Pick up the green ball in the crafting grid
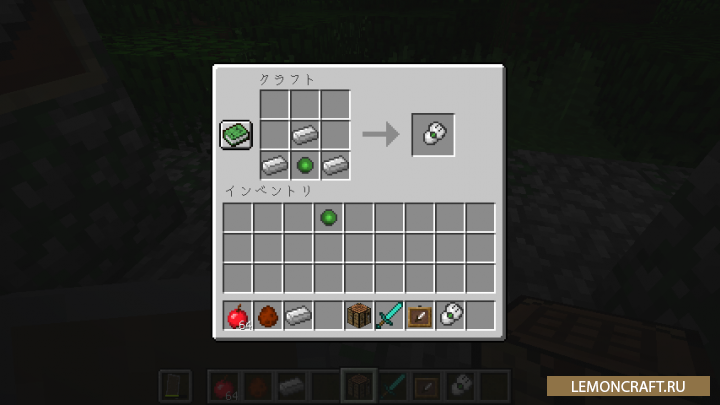 (305, 164)
